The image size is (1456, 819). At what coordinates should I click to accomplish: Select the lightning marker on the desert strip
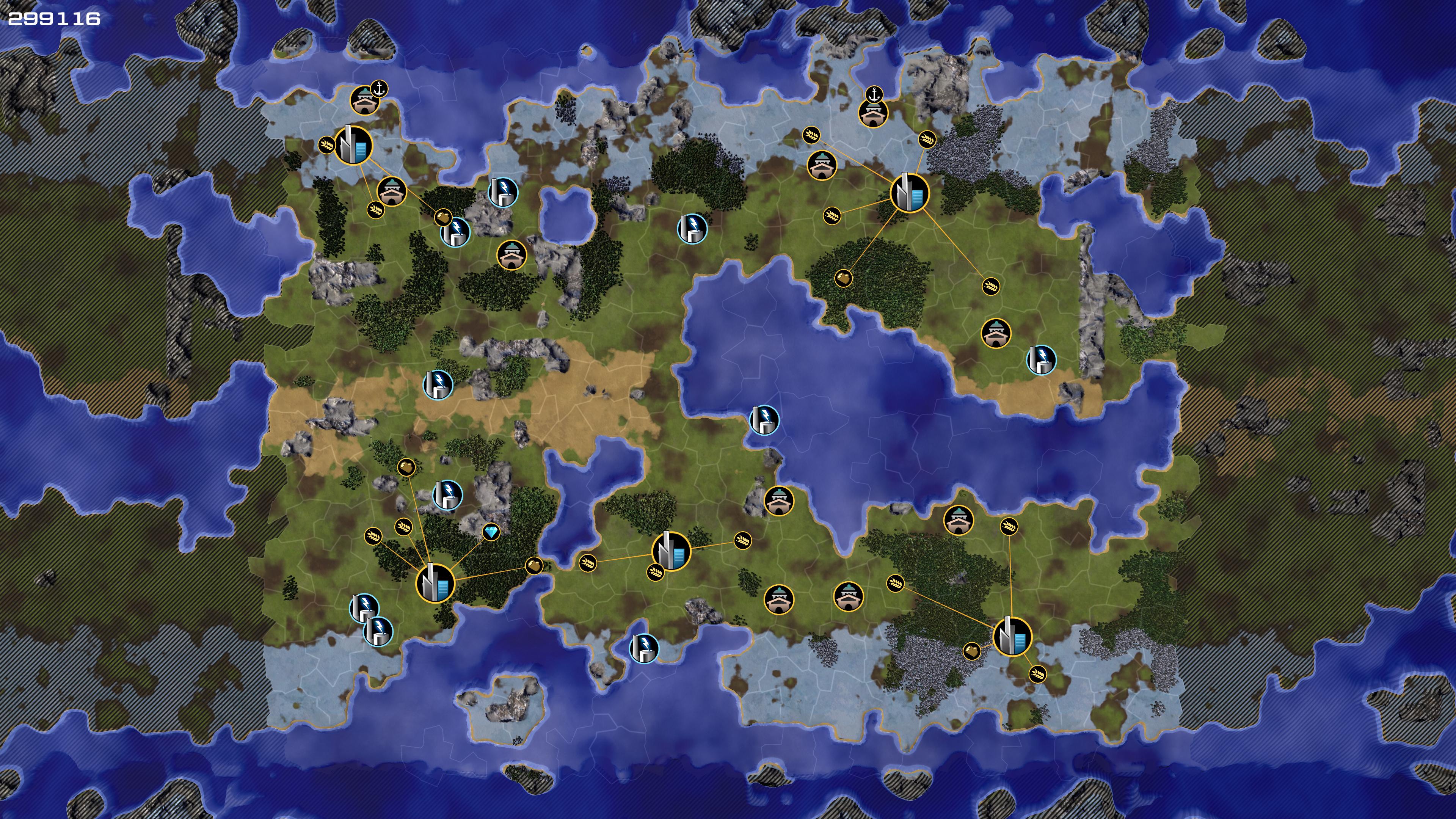tap(438, 384)
